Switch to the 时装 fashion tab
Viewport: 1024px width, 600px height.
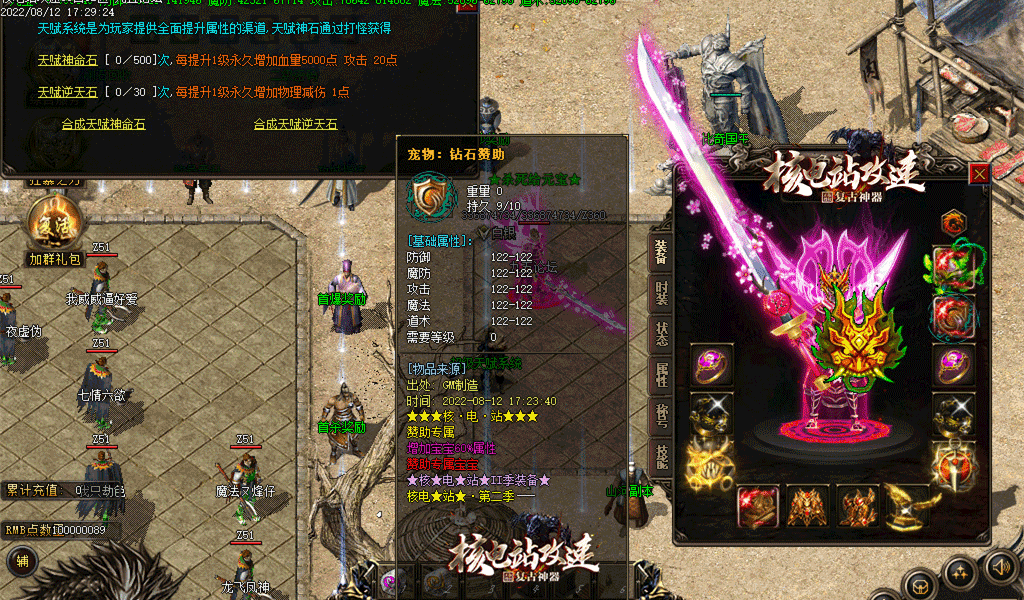[661, 293]
